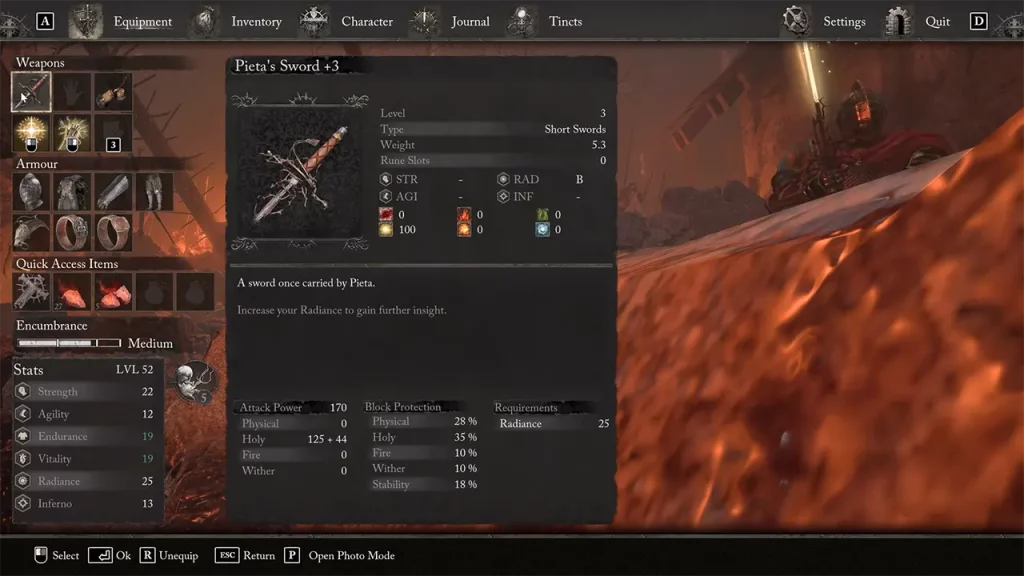Click the Ok button in the bottom bar
1024x576 pixels.
pos(110,556)
